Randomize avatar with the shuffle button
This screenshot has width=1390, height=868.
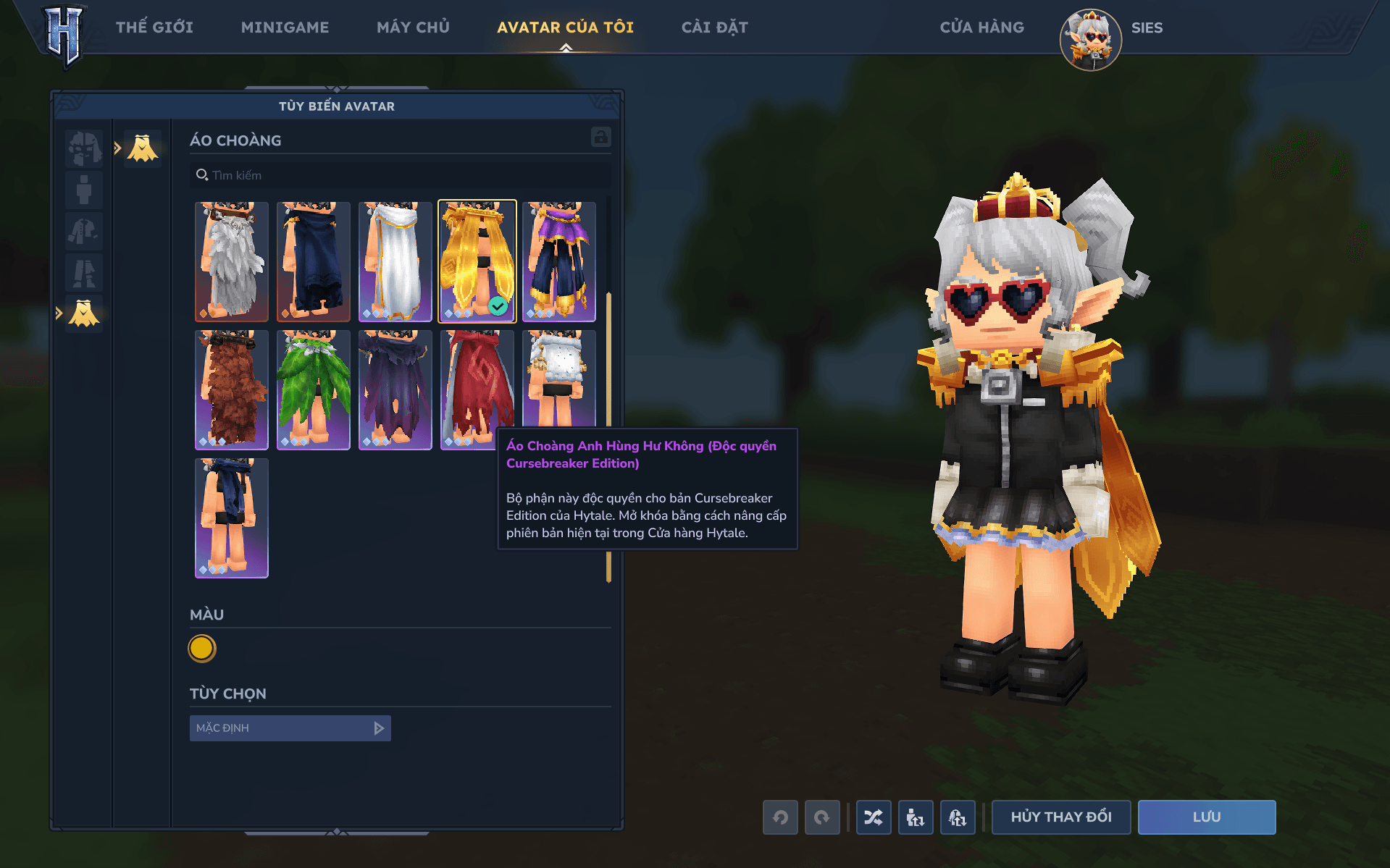coord(874,817)
